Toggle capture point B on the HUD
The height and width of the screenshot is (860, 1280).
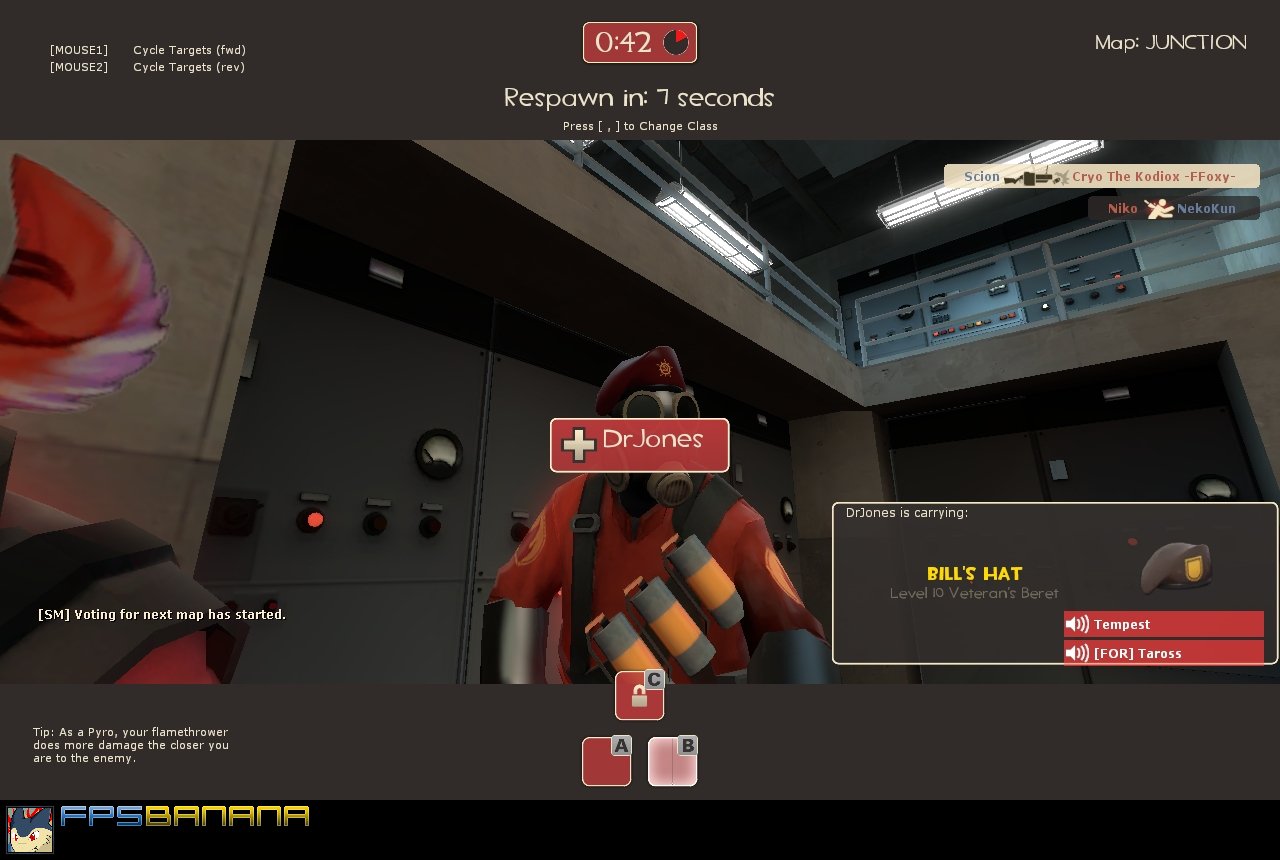point(672,760)
